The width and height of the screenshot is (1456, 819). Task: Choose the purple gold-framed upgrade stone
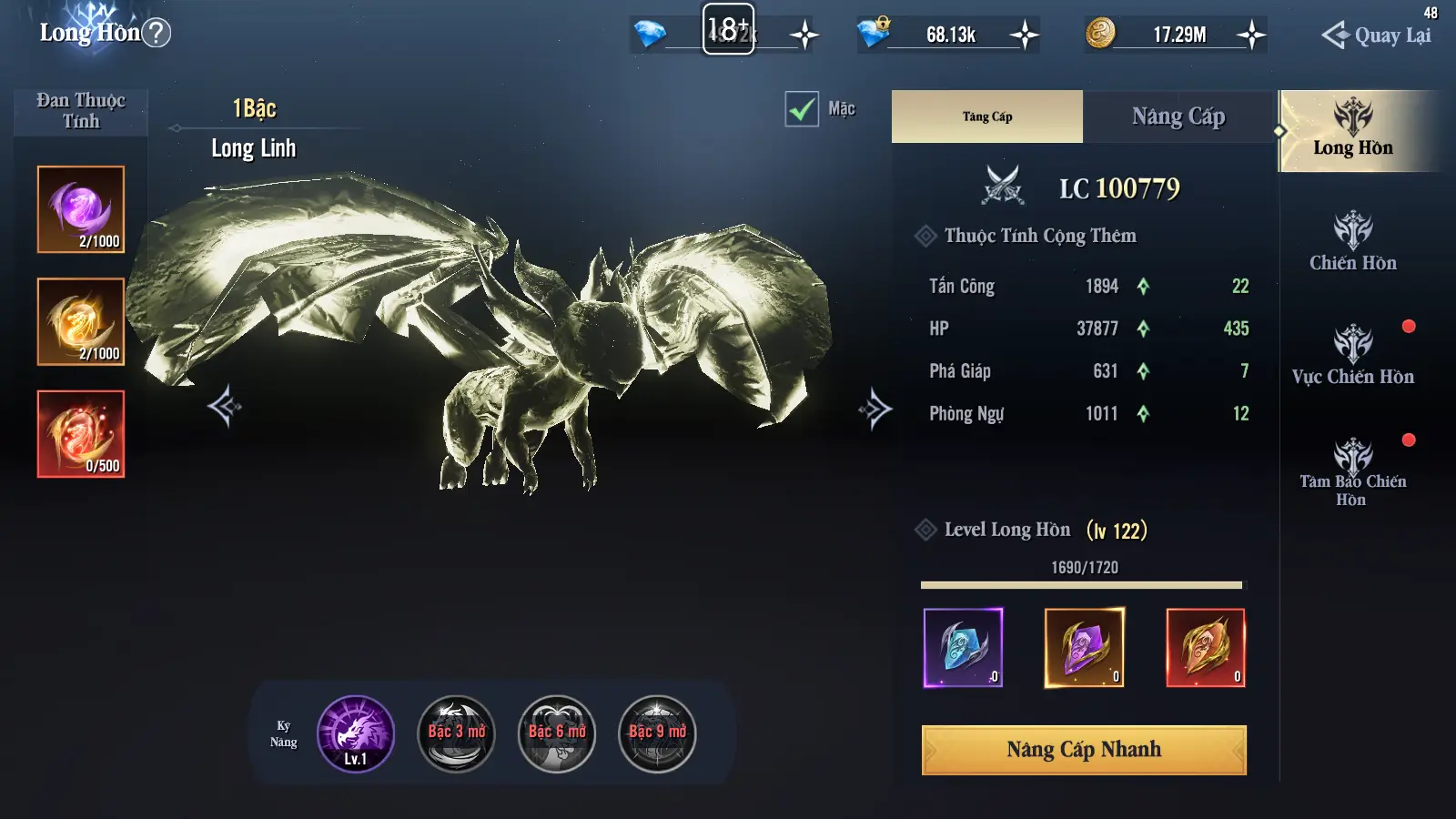tap(1084, 647)
